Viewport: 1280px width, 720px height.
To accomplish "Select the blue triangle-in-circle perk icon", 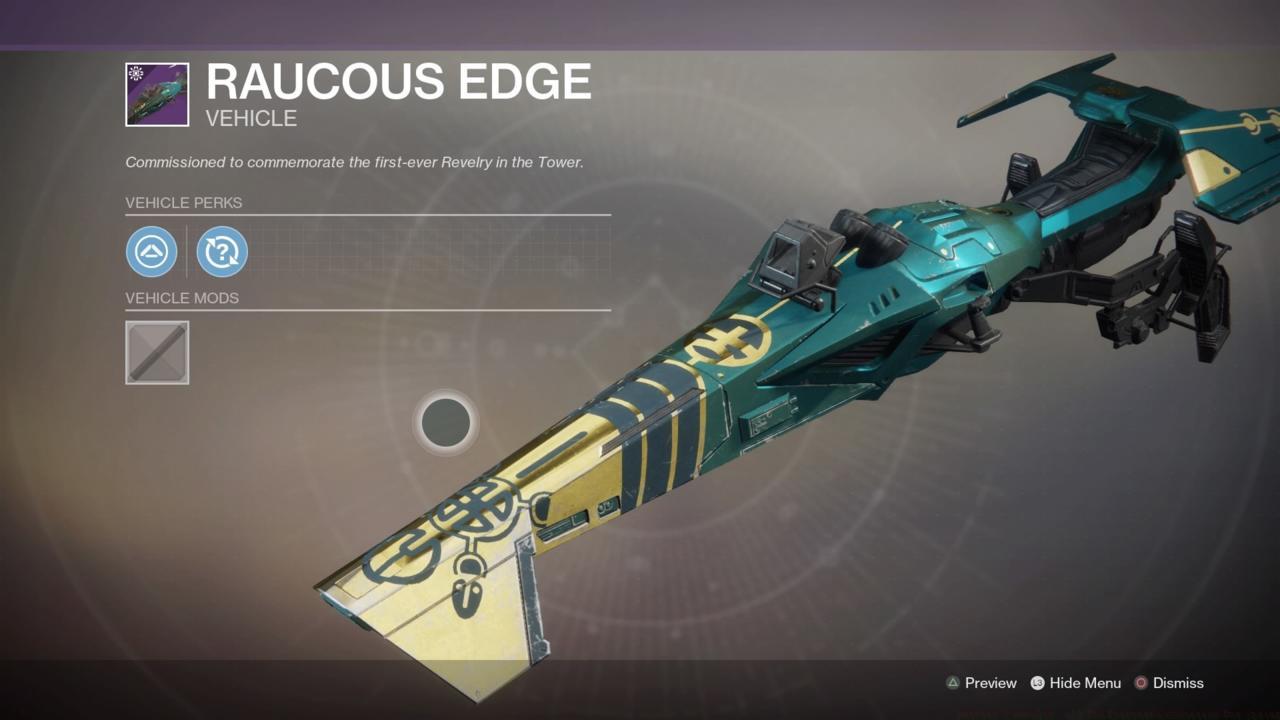I will pyautogui.click(x=151, y=251).
